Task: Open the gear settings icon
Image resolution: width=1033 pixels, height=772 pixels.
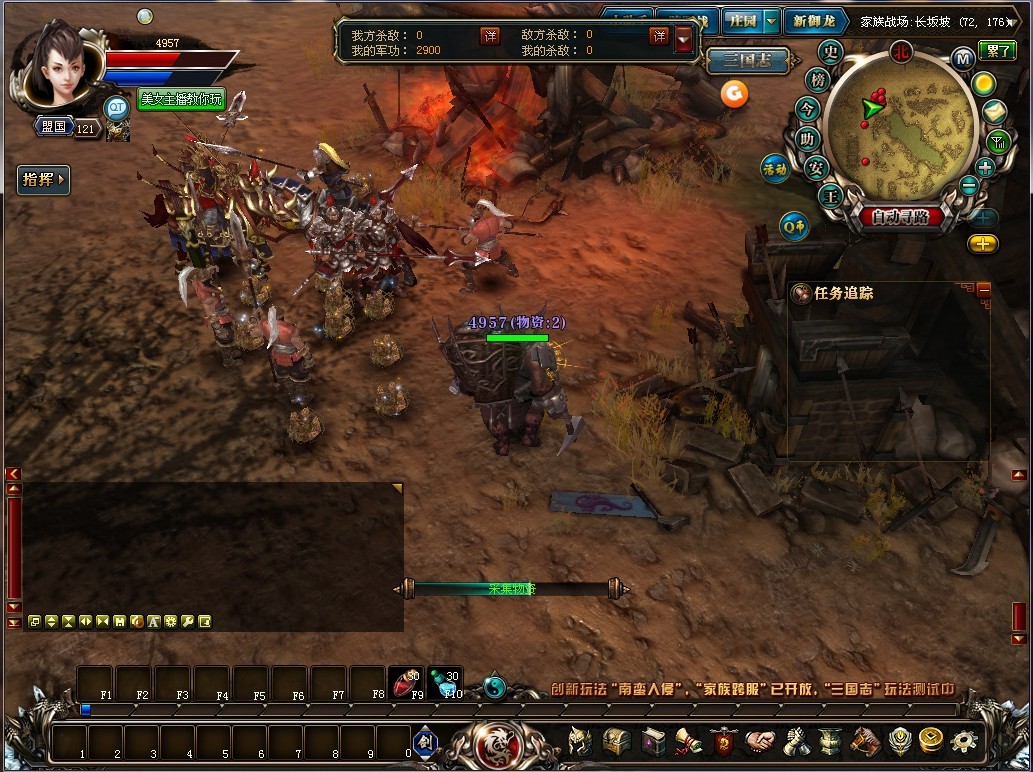Action: (x=964, y=741)
